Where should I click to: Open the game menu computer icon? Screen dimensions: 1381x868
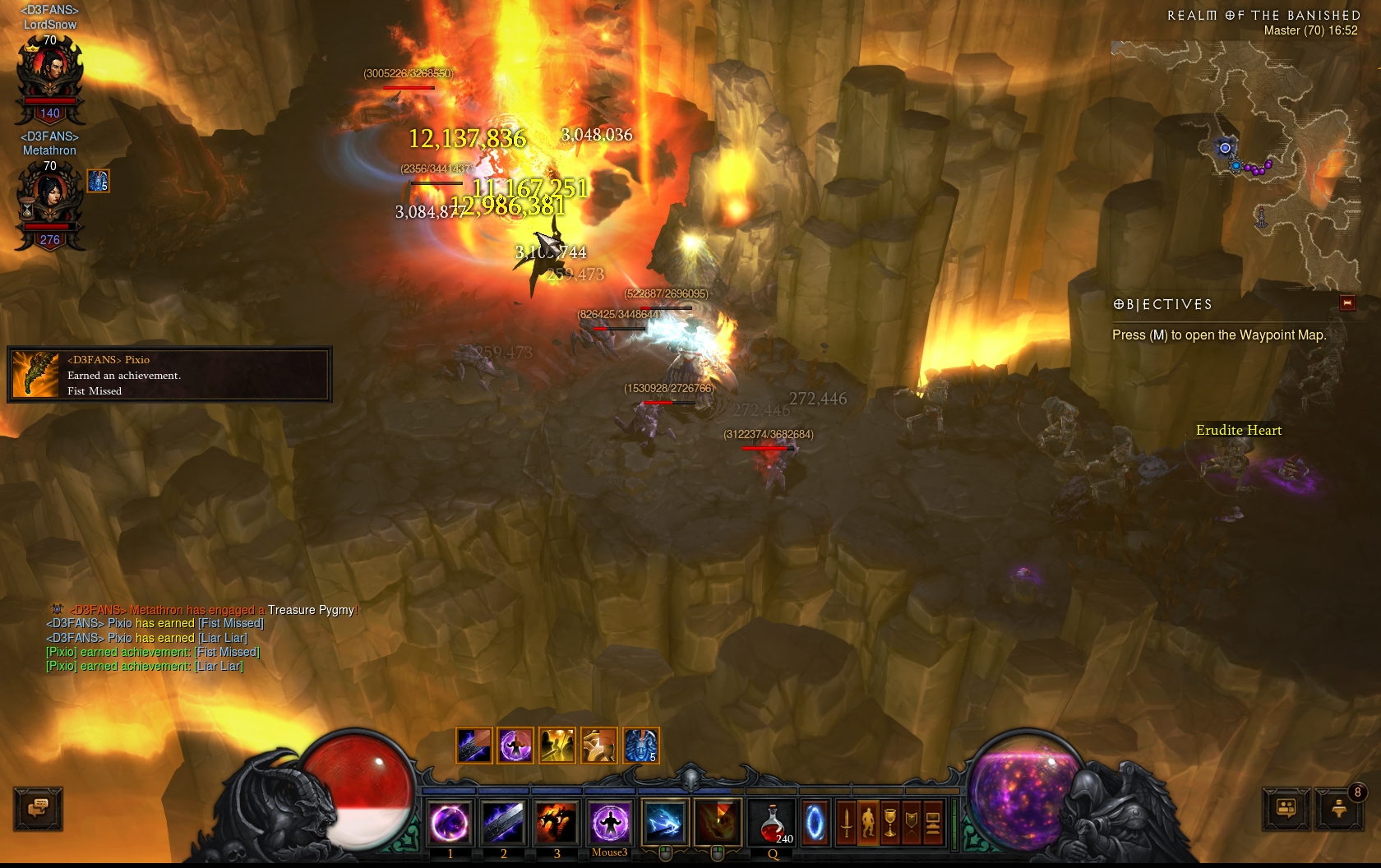point(932,822)
